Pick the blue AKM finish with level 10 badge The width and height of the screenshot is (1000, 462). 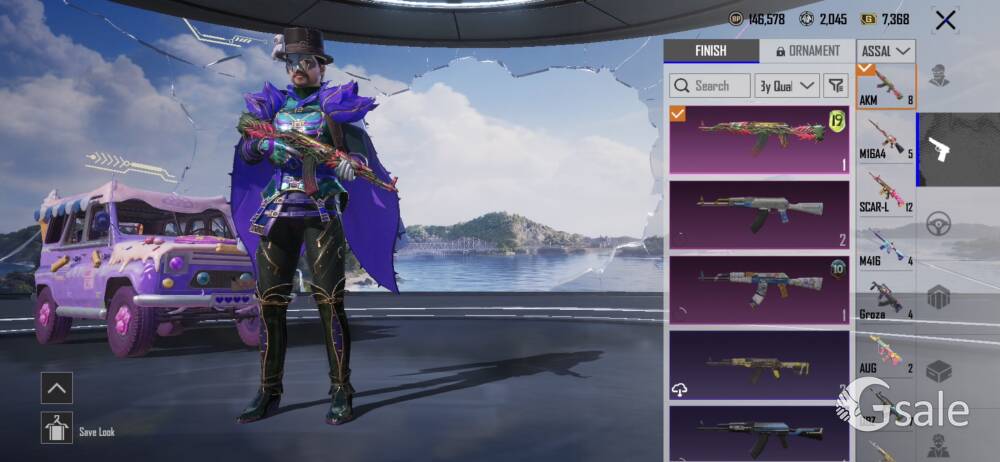[759, 288]
